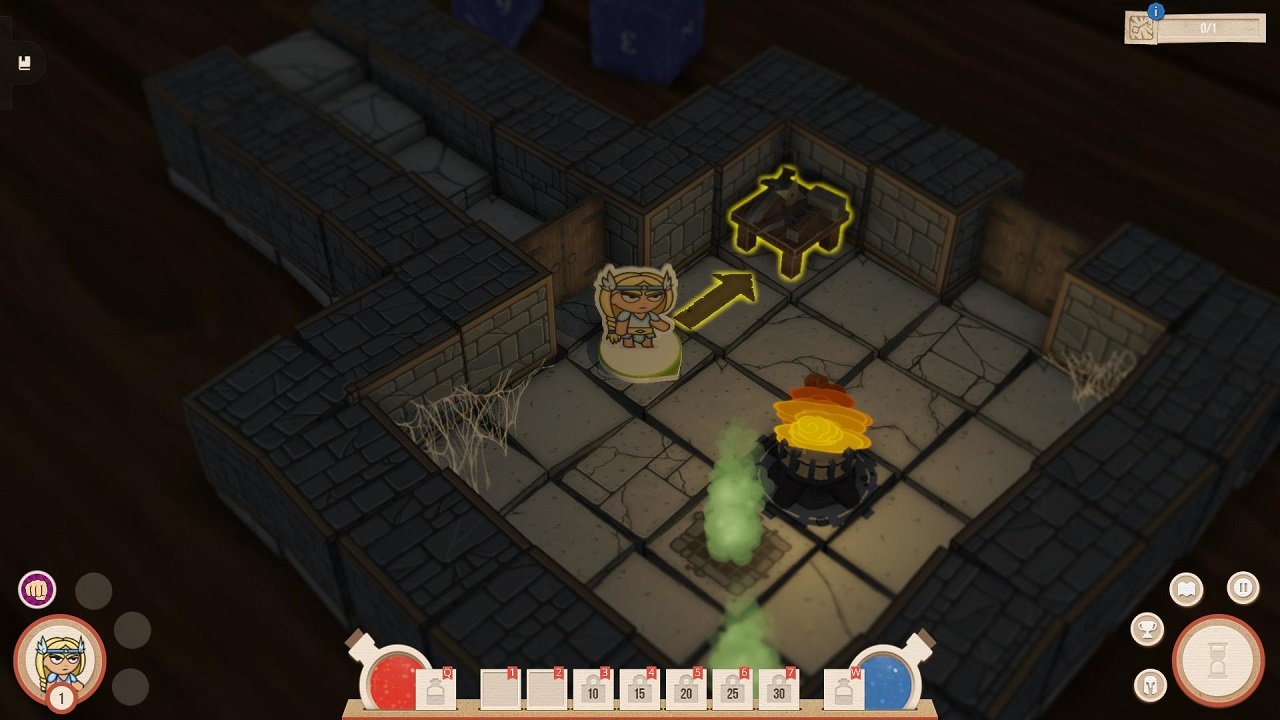Open the book journal

pyautogui.click(x=1186, y=589)
